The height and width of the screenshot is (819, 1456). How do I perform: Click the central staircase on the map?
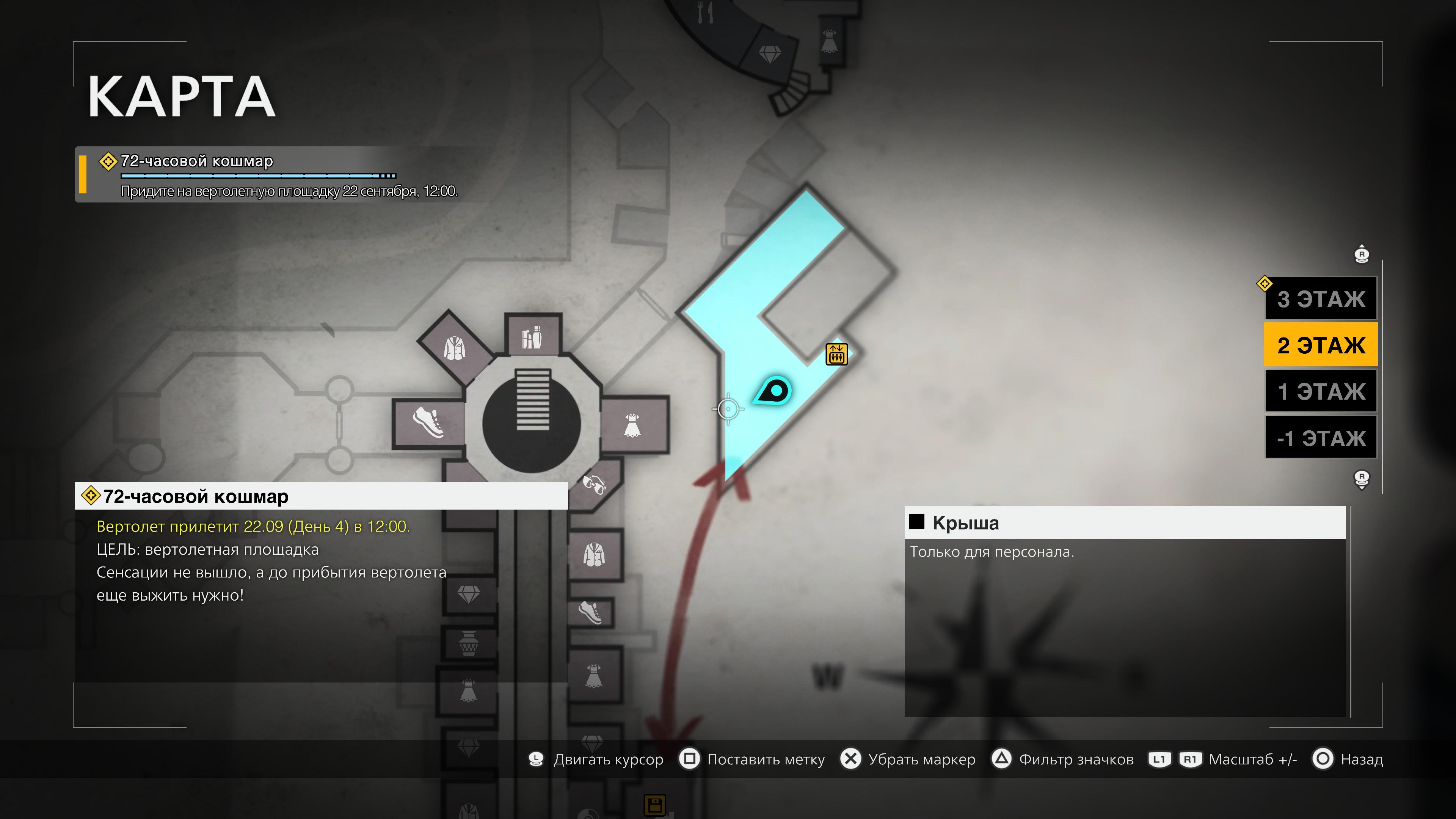[x=532, y=400]
